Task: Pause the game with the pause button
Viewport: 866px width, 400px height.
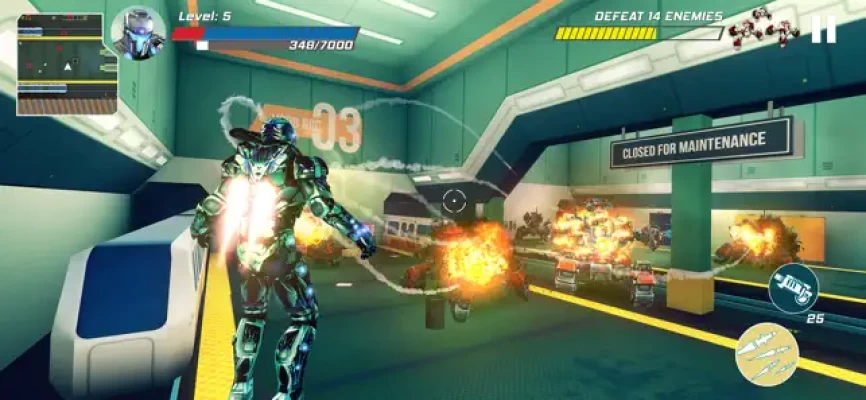Action: [823, 30]
